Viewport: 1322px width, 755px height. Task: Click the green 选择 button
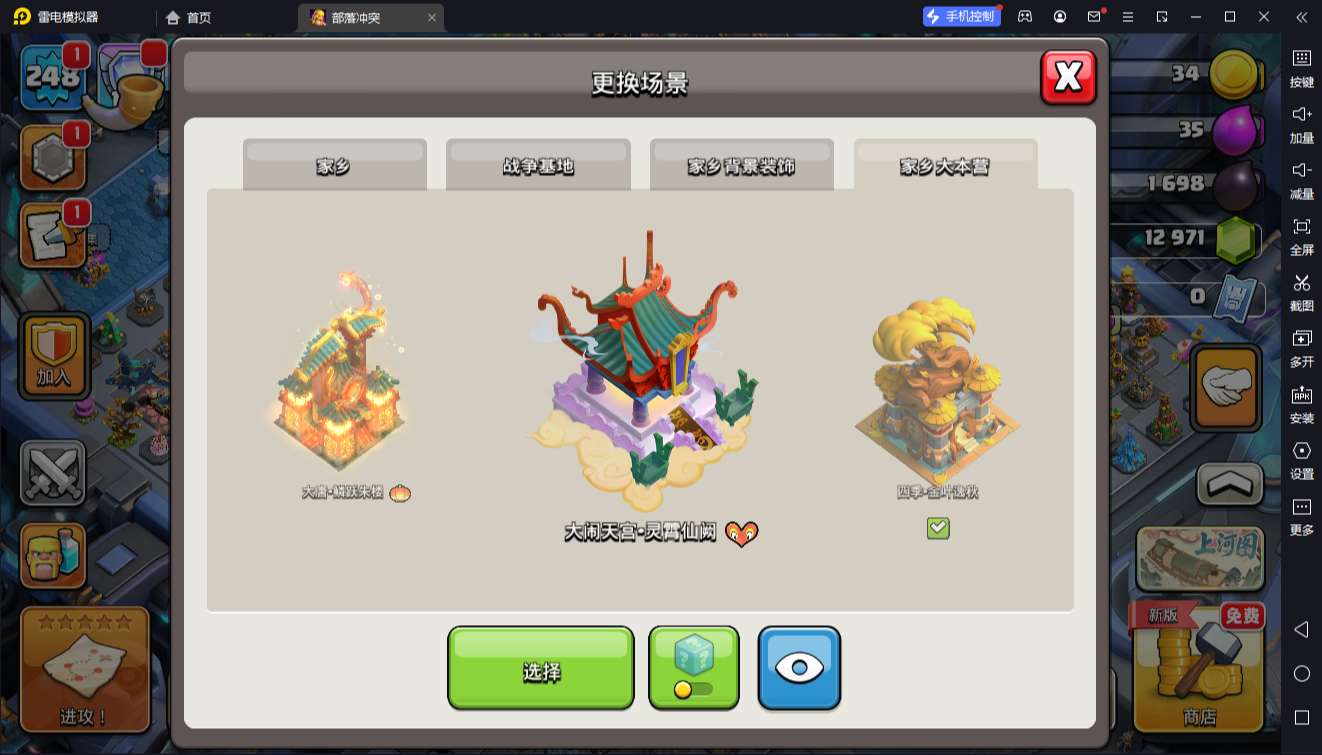pos(540,669)
